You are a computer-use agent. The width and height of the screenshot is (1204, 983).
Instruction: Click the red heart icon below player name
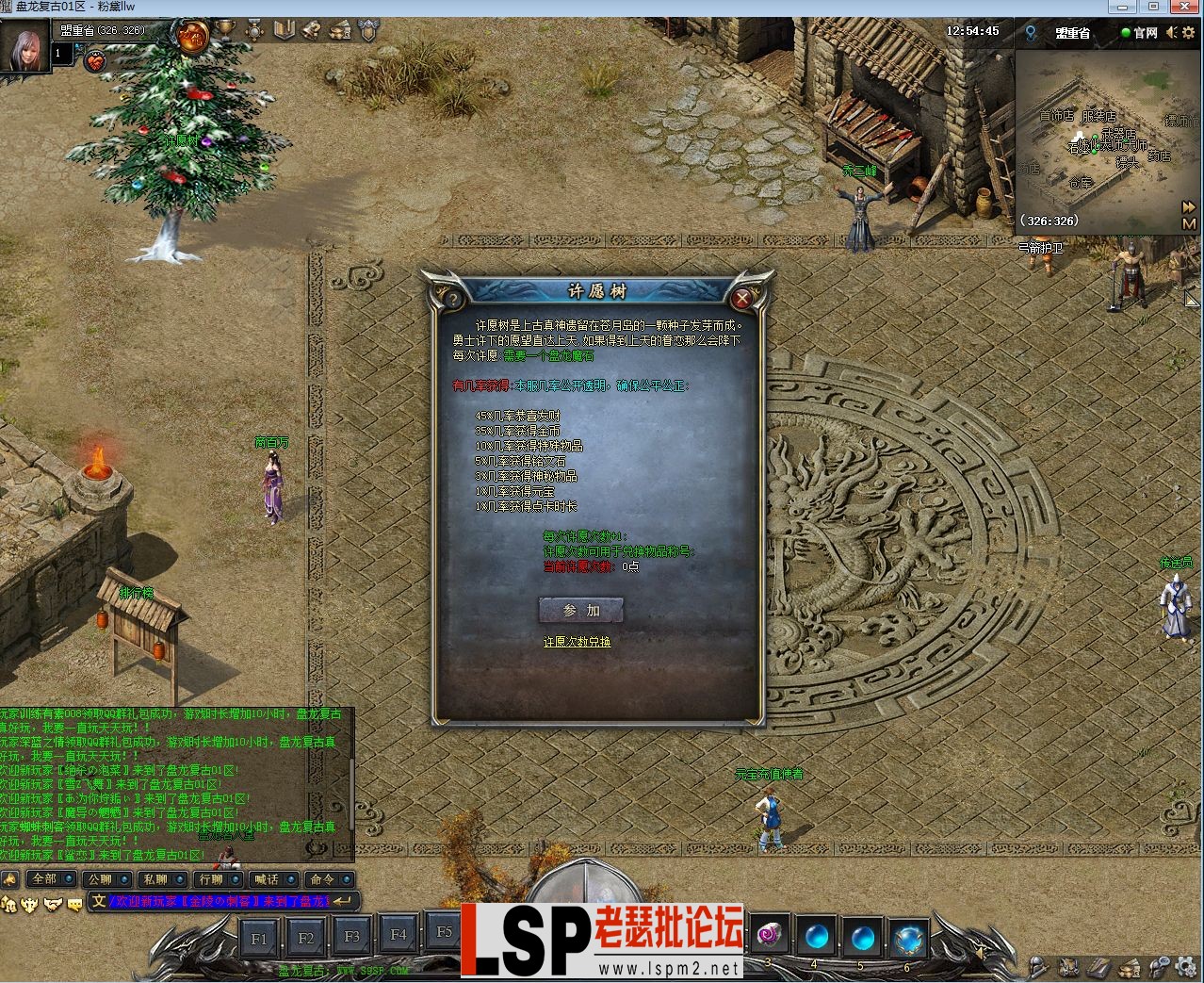[95, 62]
